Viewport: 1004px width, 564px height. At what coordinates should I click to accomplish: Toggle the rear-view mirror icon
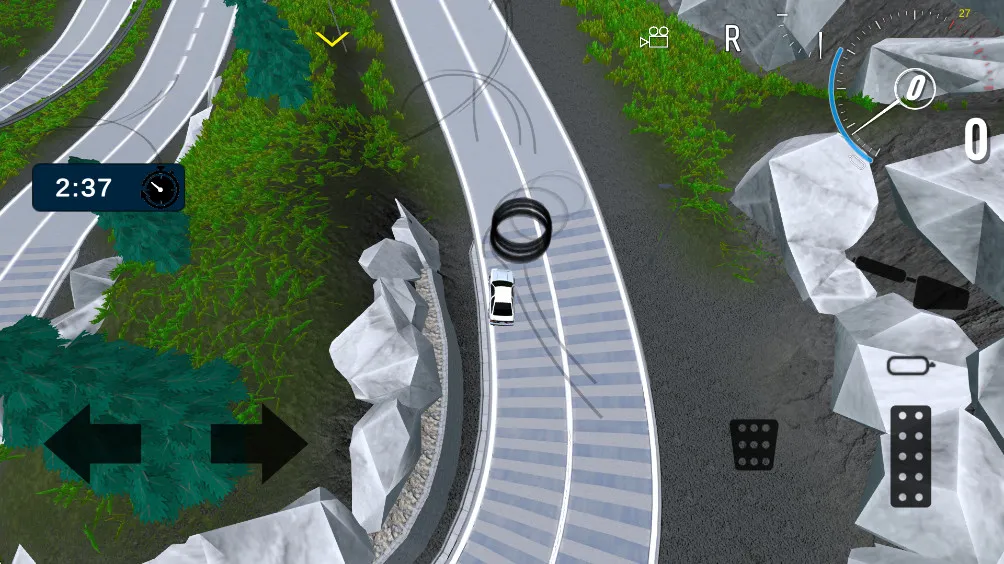tap(909, 365)
